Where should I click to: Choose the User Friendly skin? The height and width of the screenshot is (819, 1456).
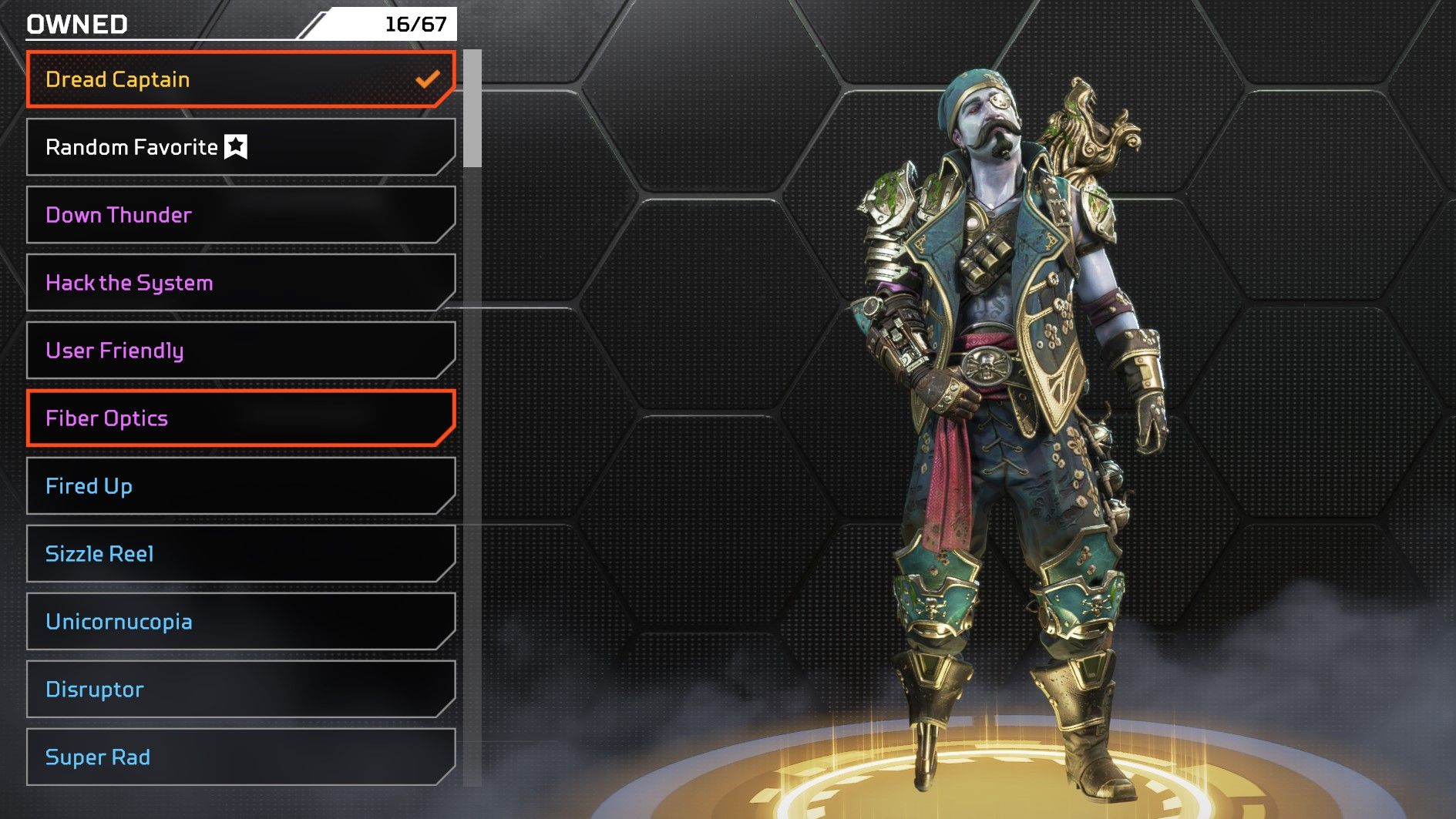[x=240, y=351]
